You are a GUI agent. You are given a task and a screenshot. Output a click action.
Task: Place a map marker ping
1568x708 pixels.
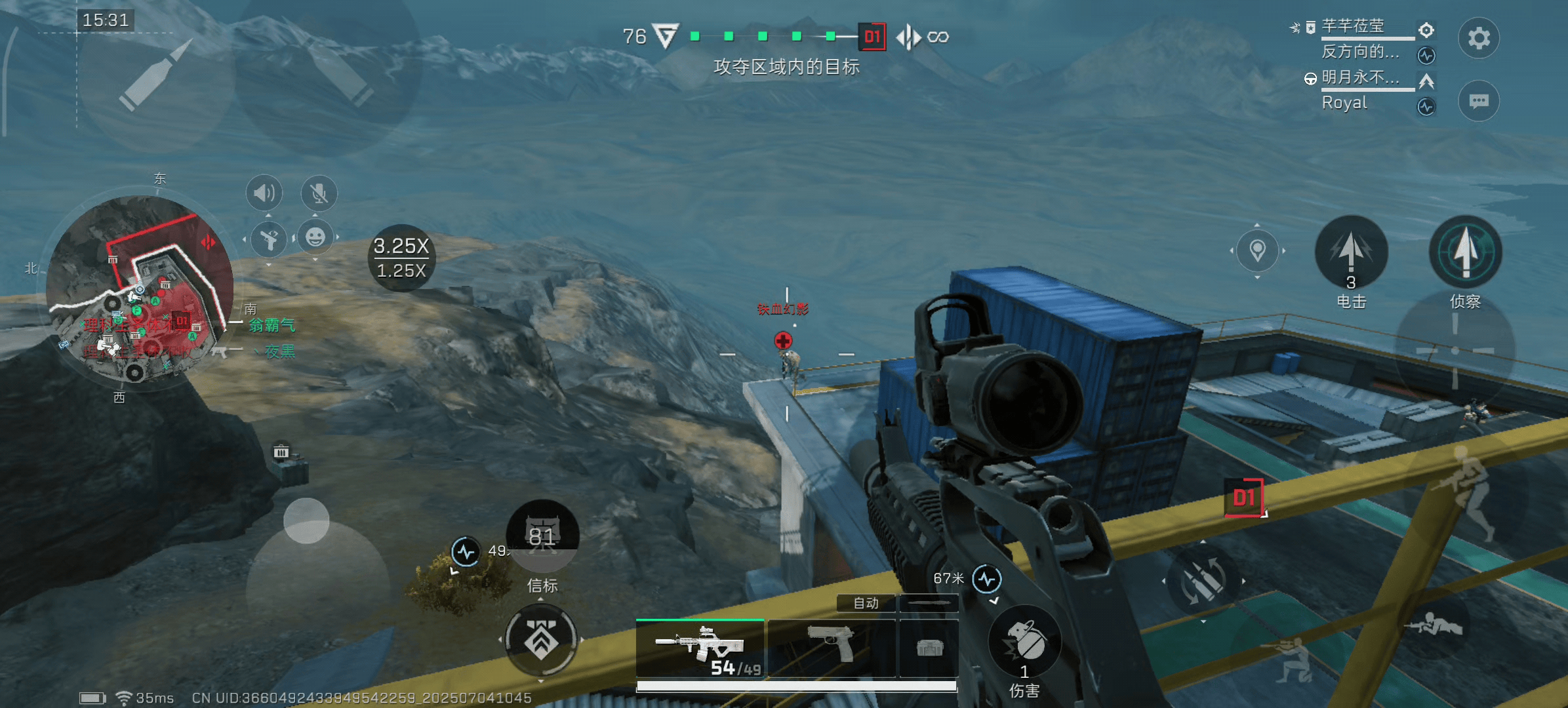tap(1257, 250)
